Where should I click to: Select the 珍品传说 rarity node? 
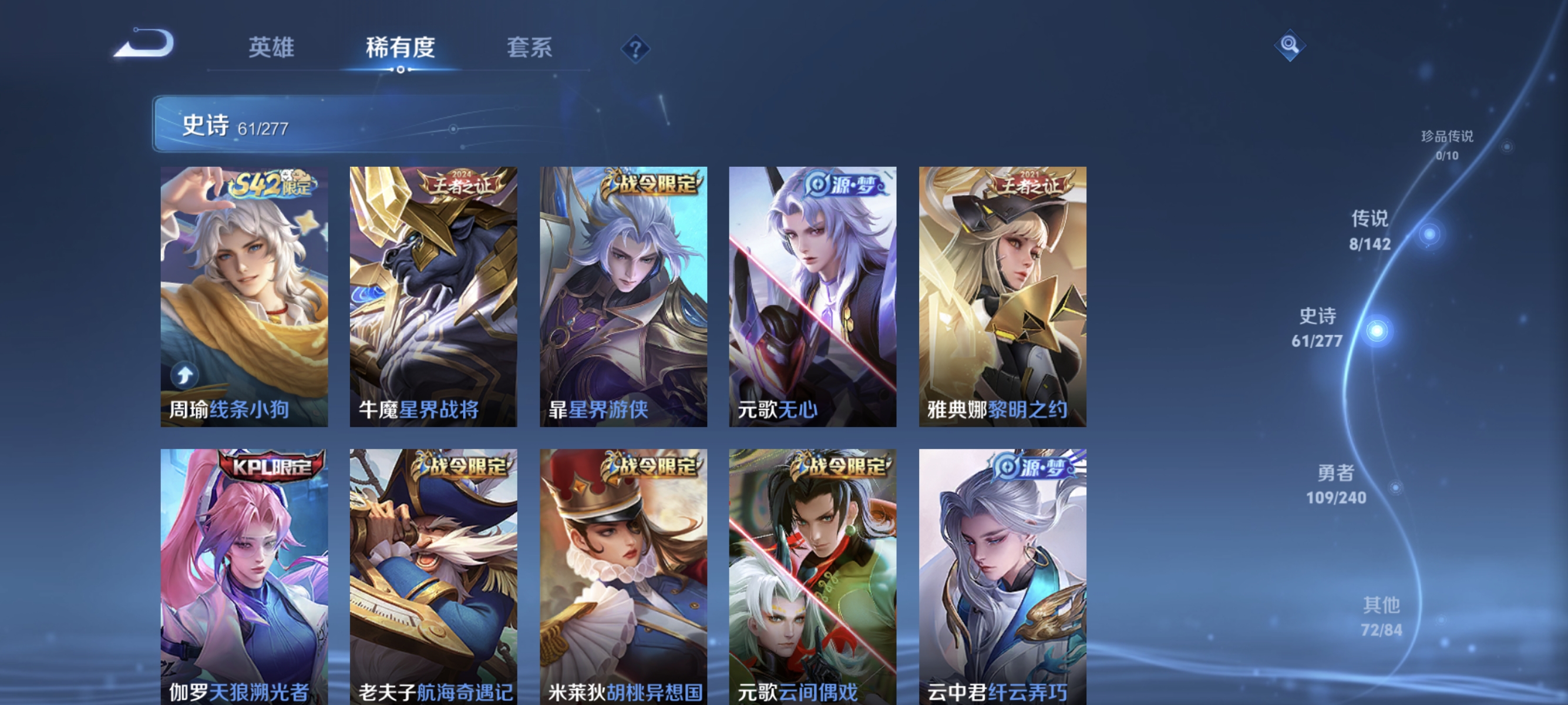[1449, 146]
